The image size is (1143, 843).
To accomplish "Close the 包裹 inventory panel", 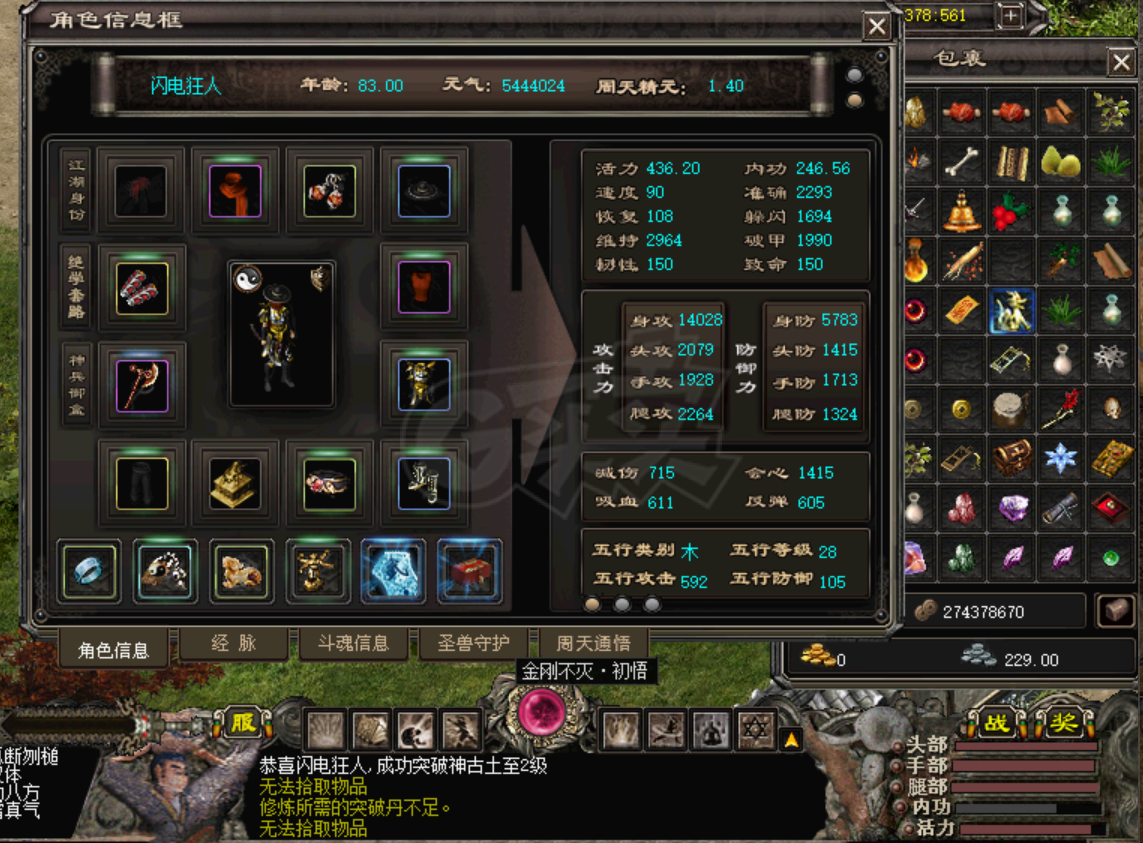I will pos(1121,63).
